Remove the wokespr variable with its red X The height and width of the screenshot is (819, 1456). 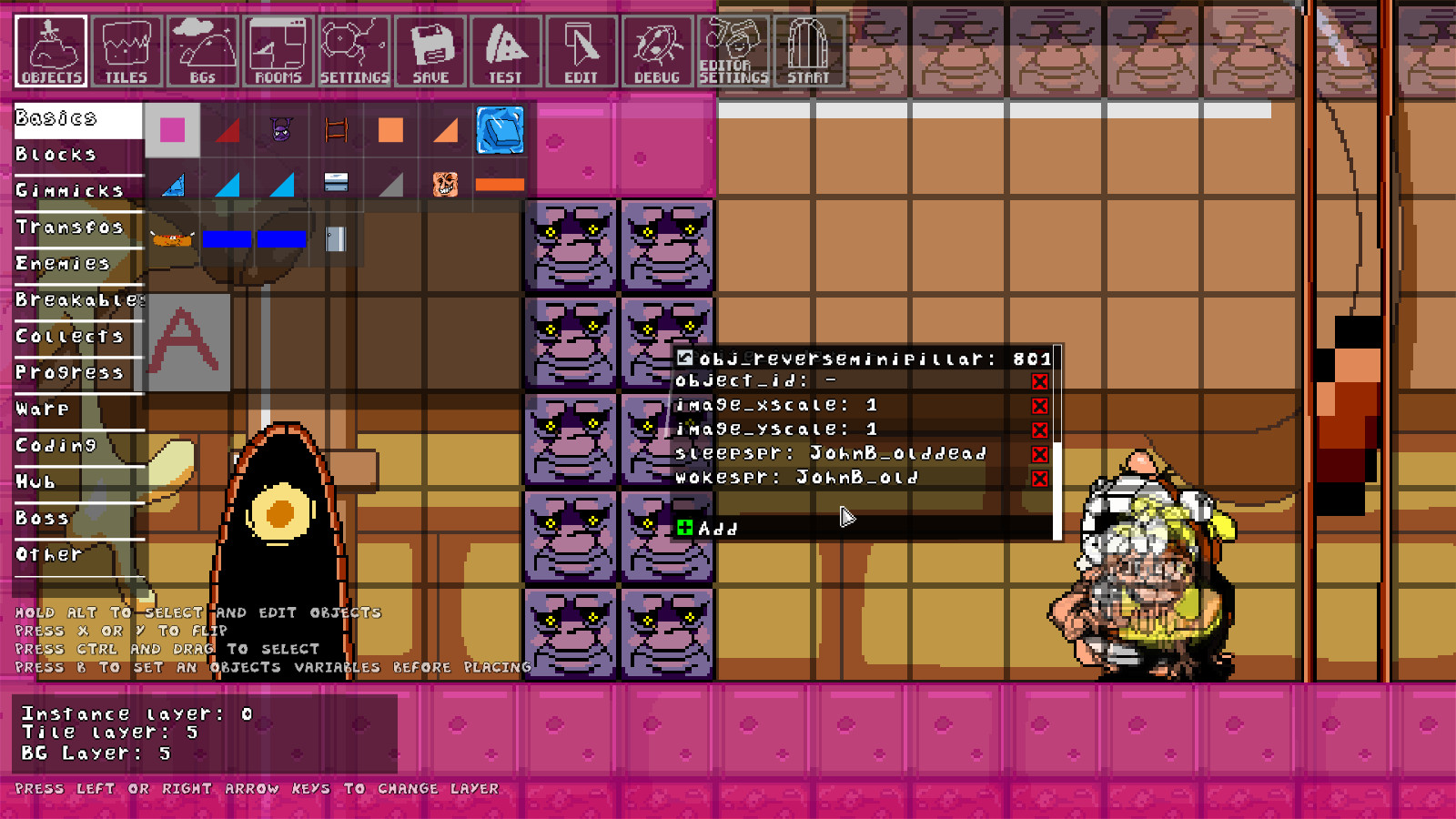(1039, 476)
